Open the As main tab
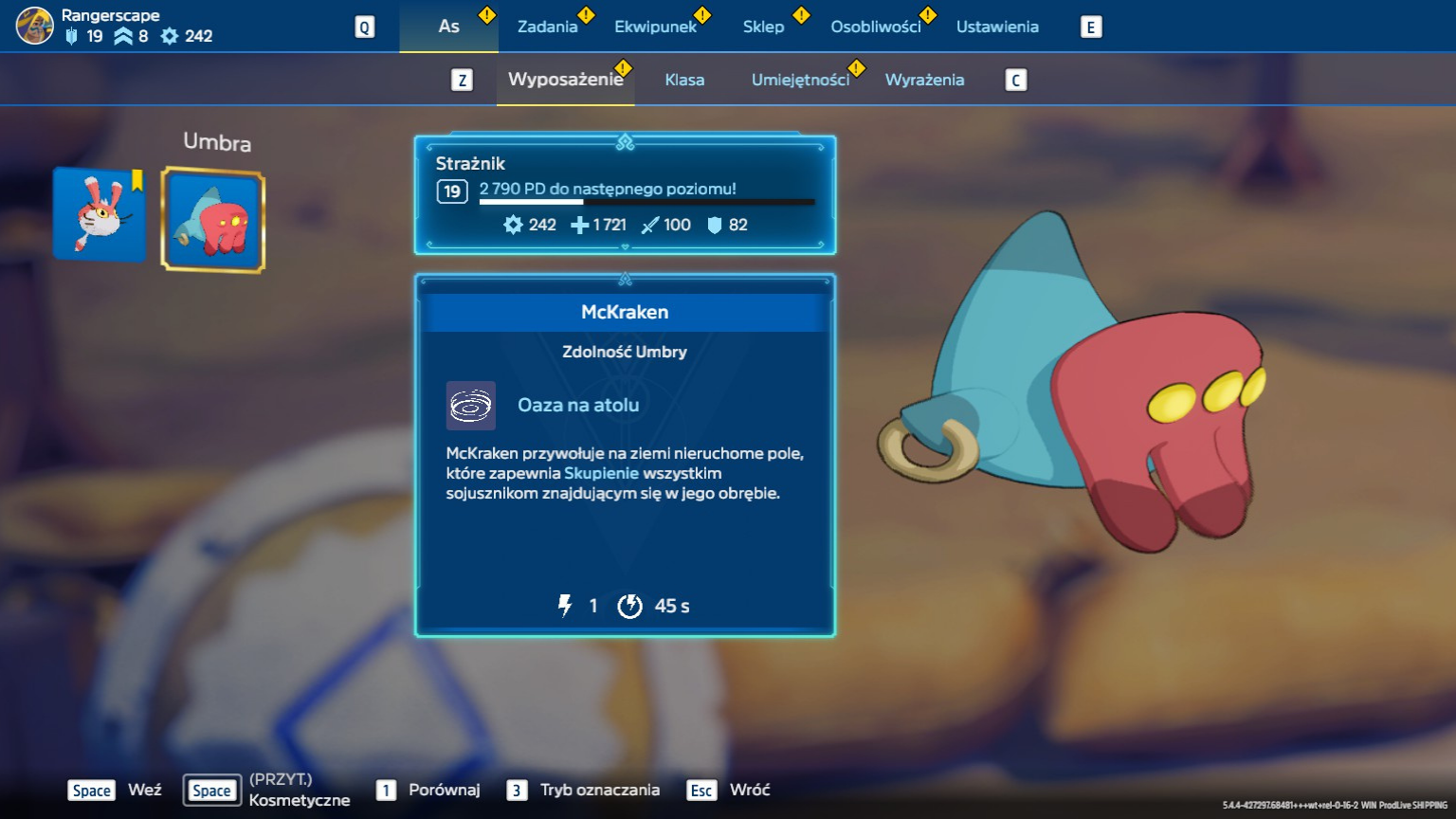 [448, 27]
